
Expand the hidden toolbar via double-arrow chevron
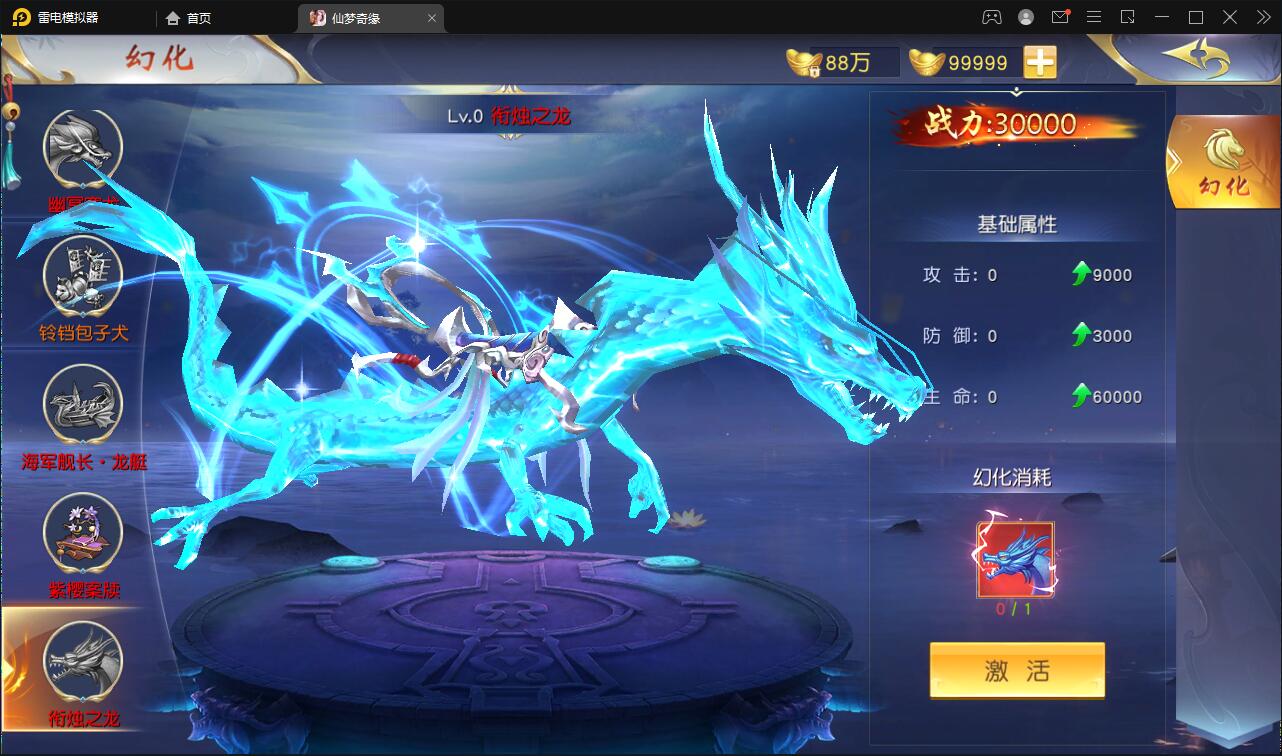[1262, 17]
